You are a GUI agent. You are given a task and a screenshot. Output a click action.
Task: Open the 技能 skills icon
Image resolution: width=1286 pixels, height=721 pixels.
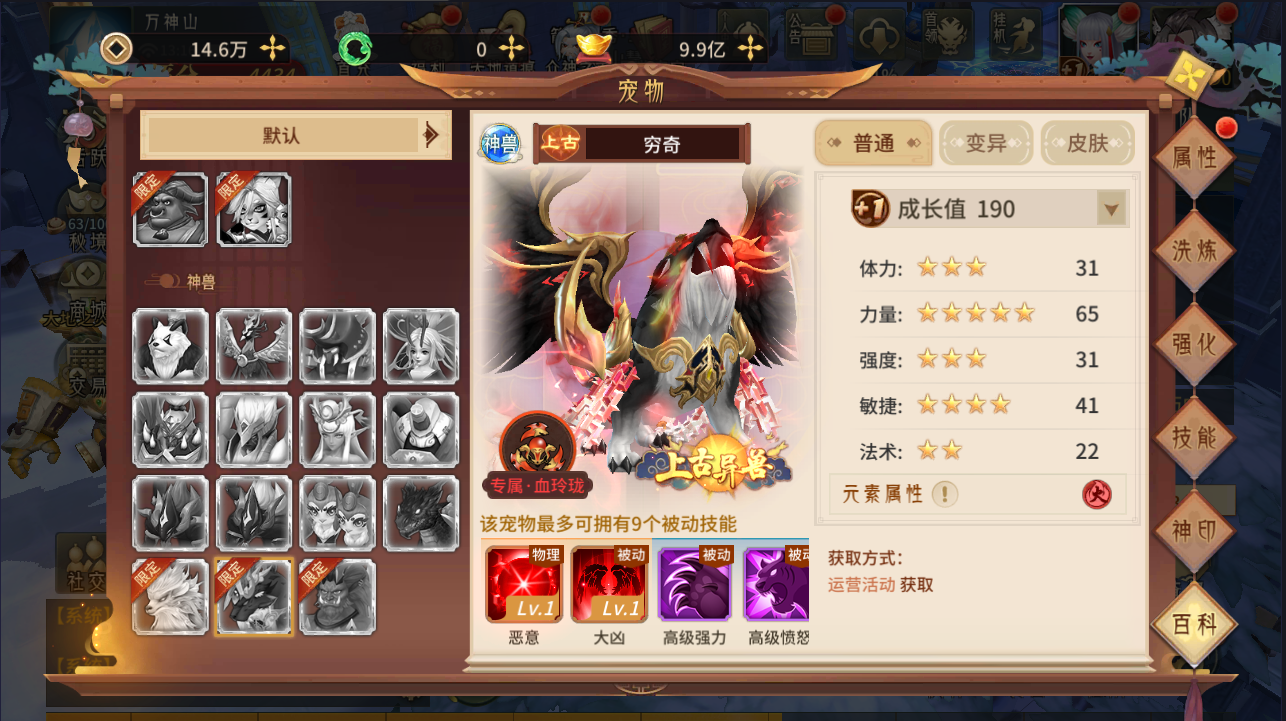coord(1194,435)
